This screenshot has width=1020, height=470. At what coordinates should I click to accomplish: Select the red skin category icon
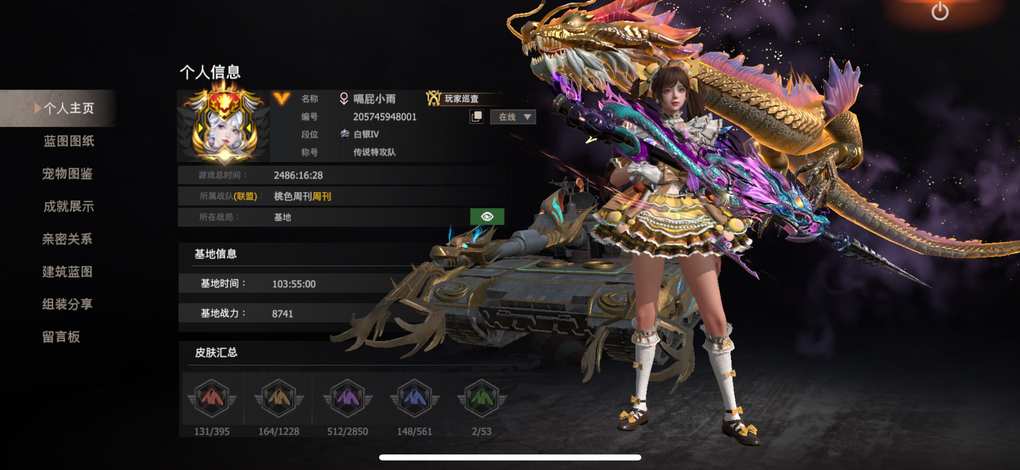tap(211, 398)
